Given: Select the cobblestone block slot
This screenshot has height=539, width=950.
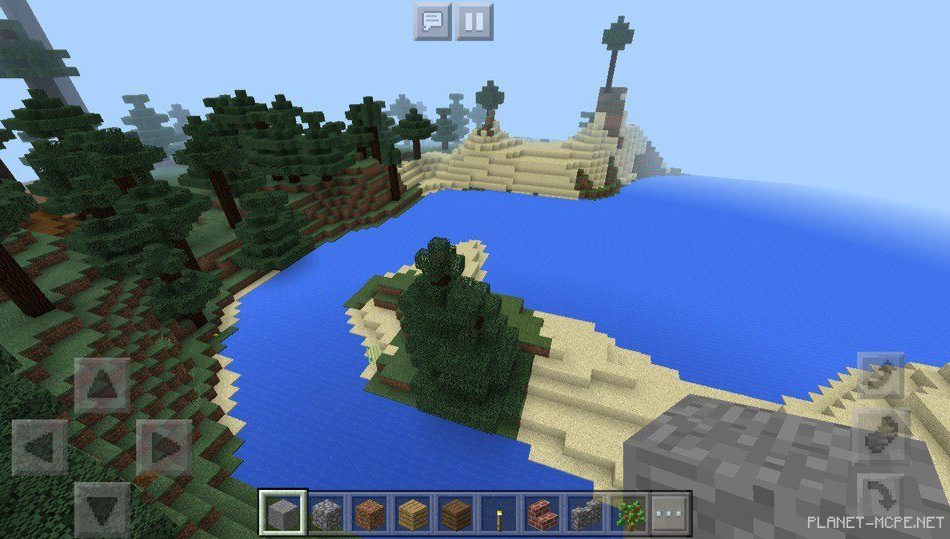Looking at the screenshot, I should [x=327, y=514].
